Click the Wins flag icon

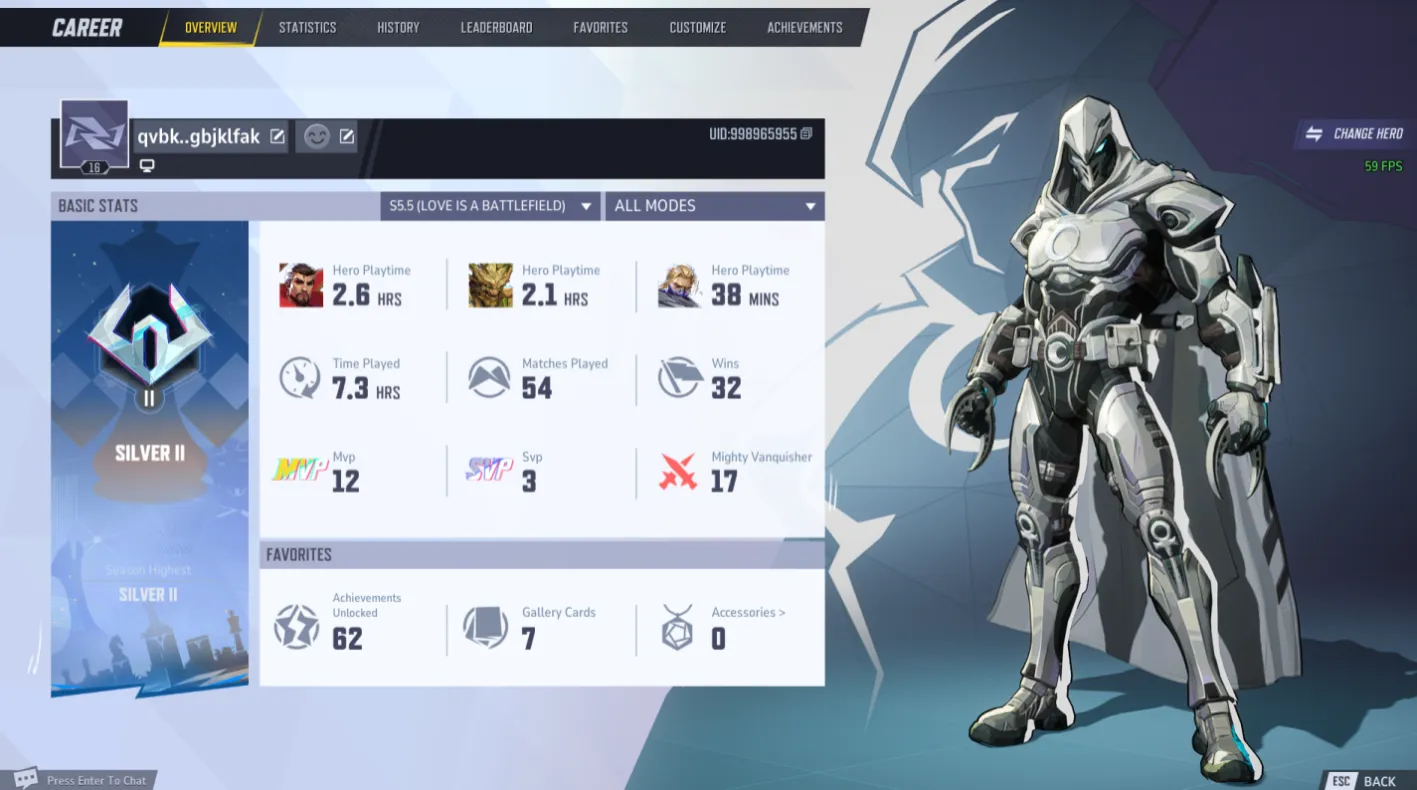[x=679, y=377]
